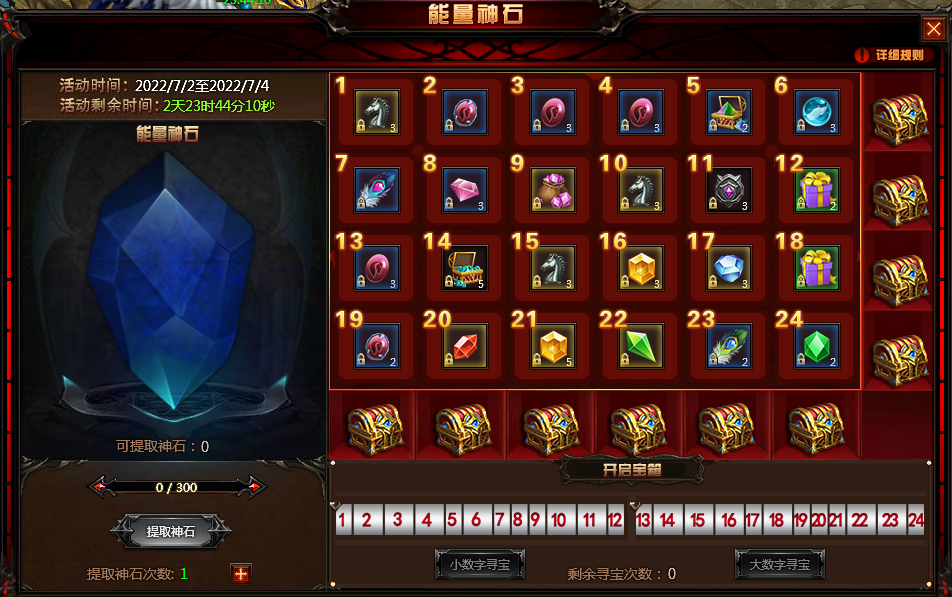Choose the green crystal shard in slot 22
Screen dimensions: 952x597
point(641,346)
